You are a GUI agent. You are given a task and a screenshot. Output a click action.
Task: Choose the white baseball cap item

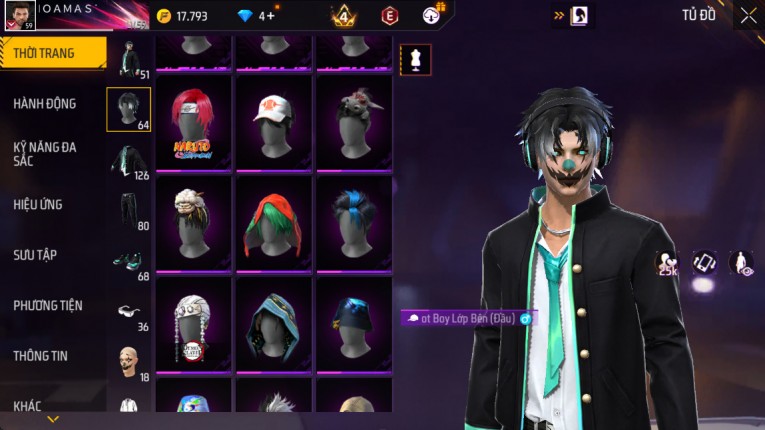coord(275,122)
